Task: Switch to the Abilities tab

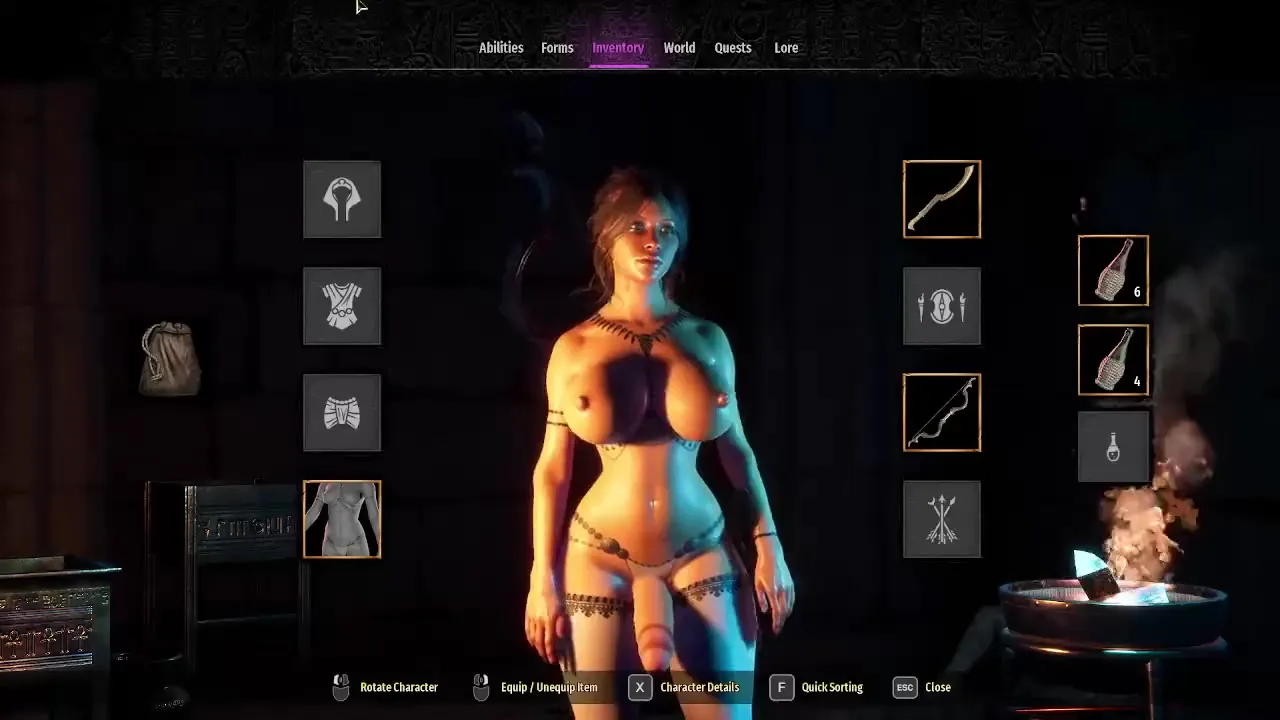Action: (501, 48)
